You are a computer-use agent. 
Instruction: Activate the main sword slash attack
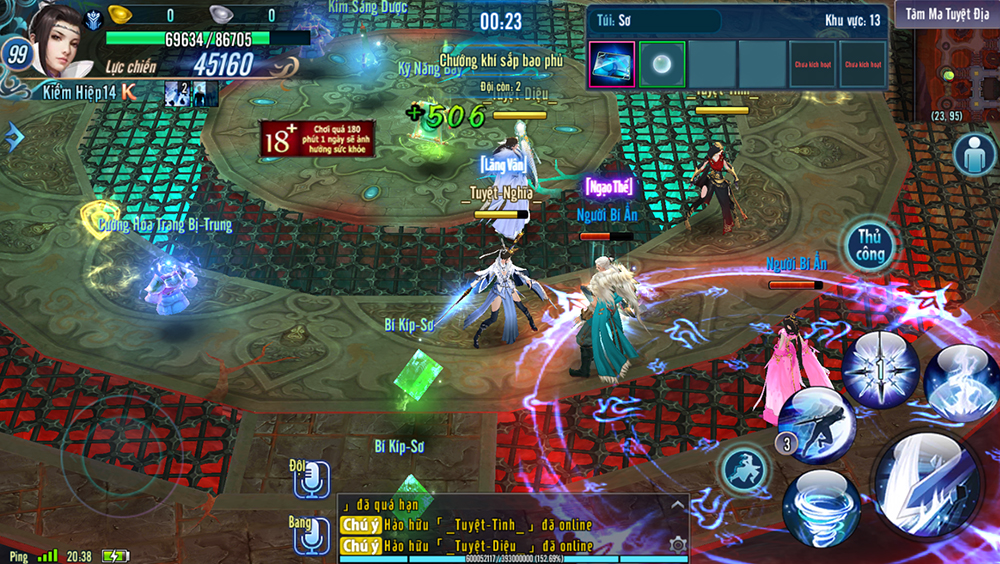927,483
